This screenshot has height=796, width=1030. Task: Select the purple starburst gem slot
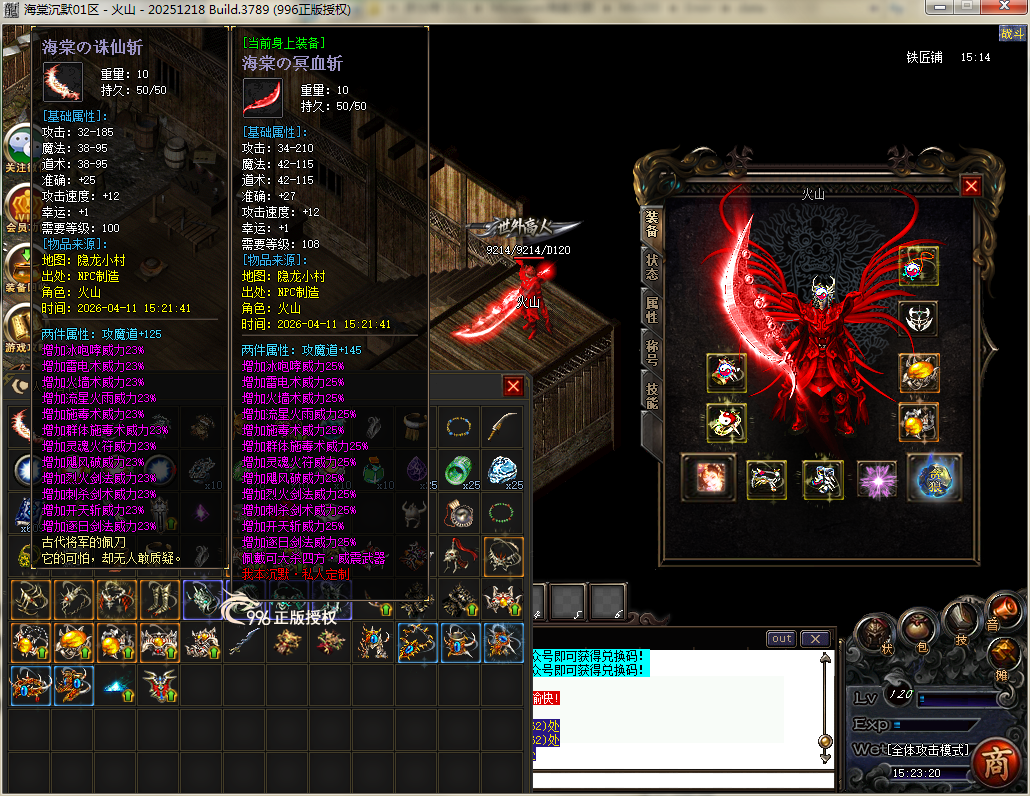(x=878, y=480)
